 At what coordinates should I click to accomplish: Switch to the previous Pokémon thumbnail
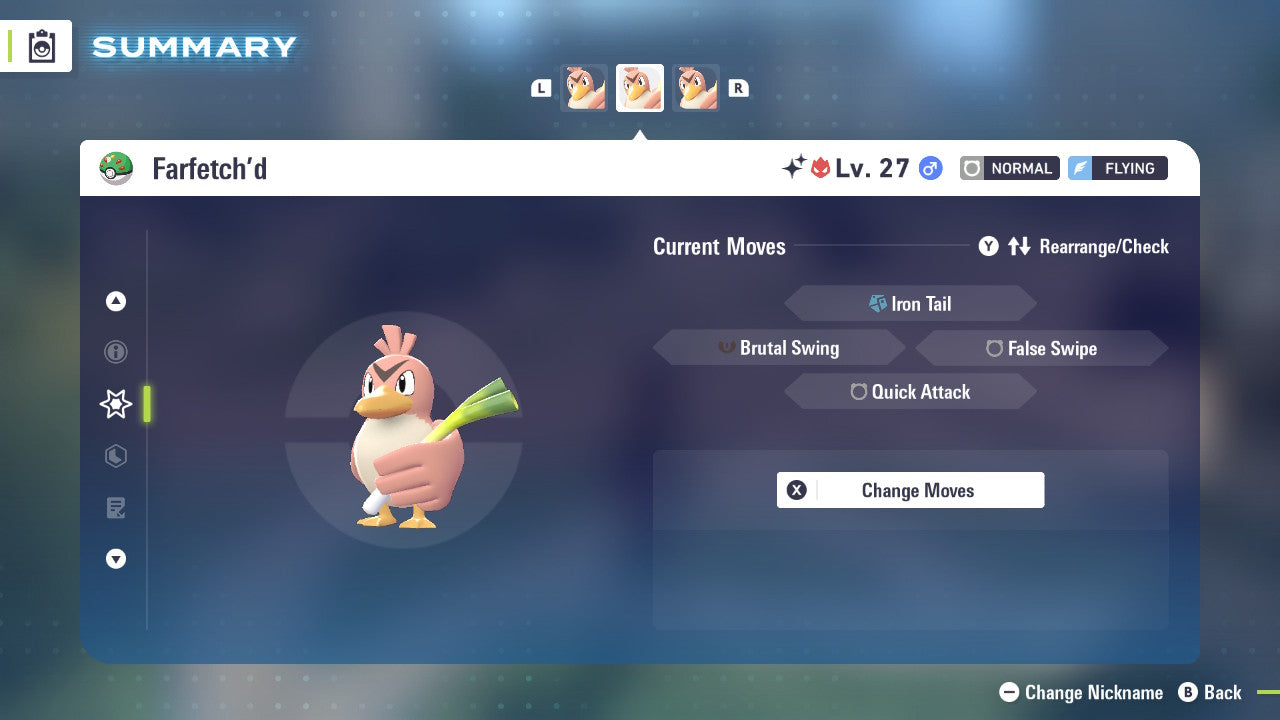pos(583,87)
